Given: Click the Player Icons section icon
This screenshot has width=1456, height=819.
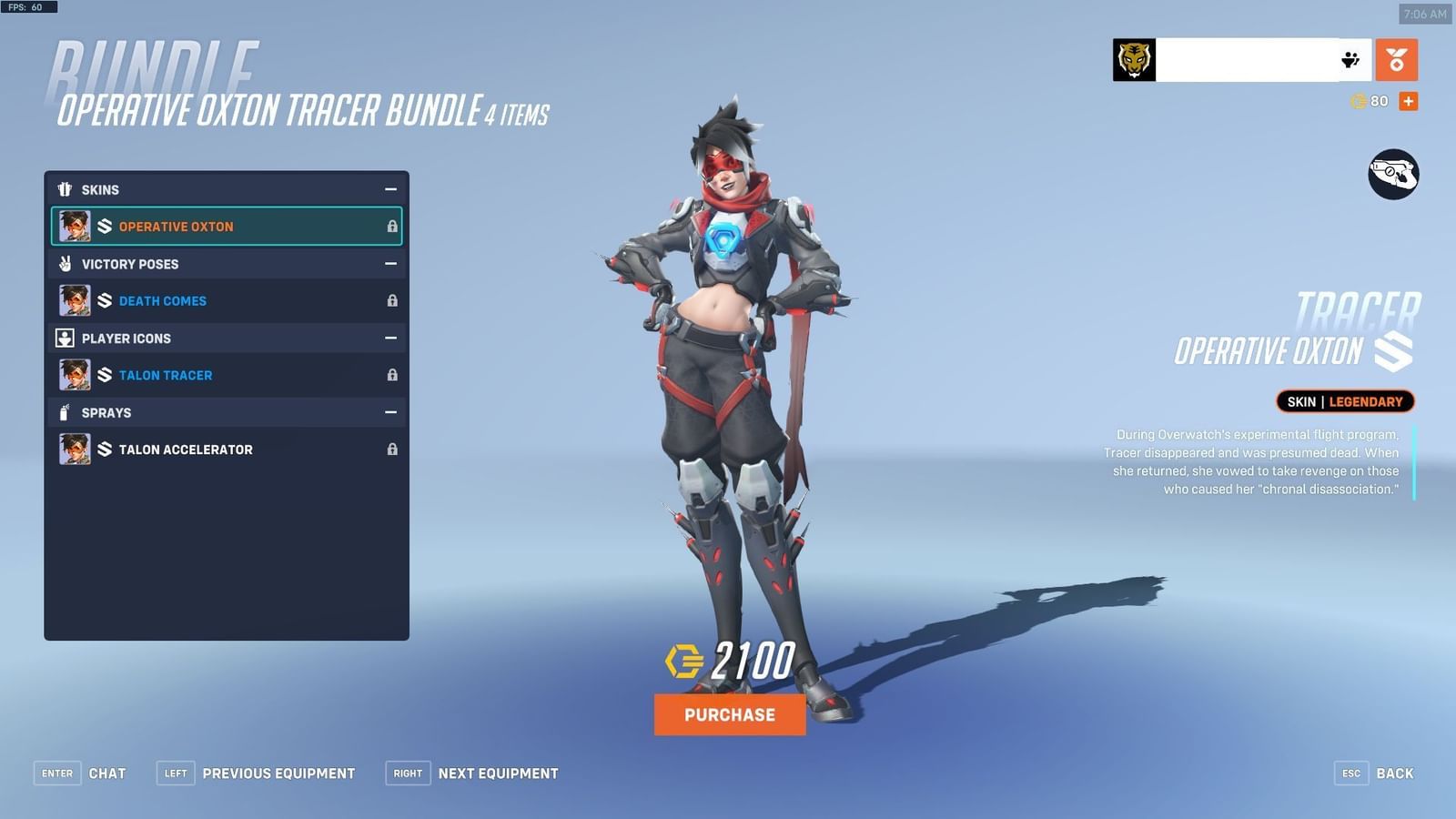Looking at the screenshot, I should pos(64,338).
